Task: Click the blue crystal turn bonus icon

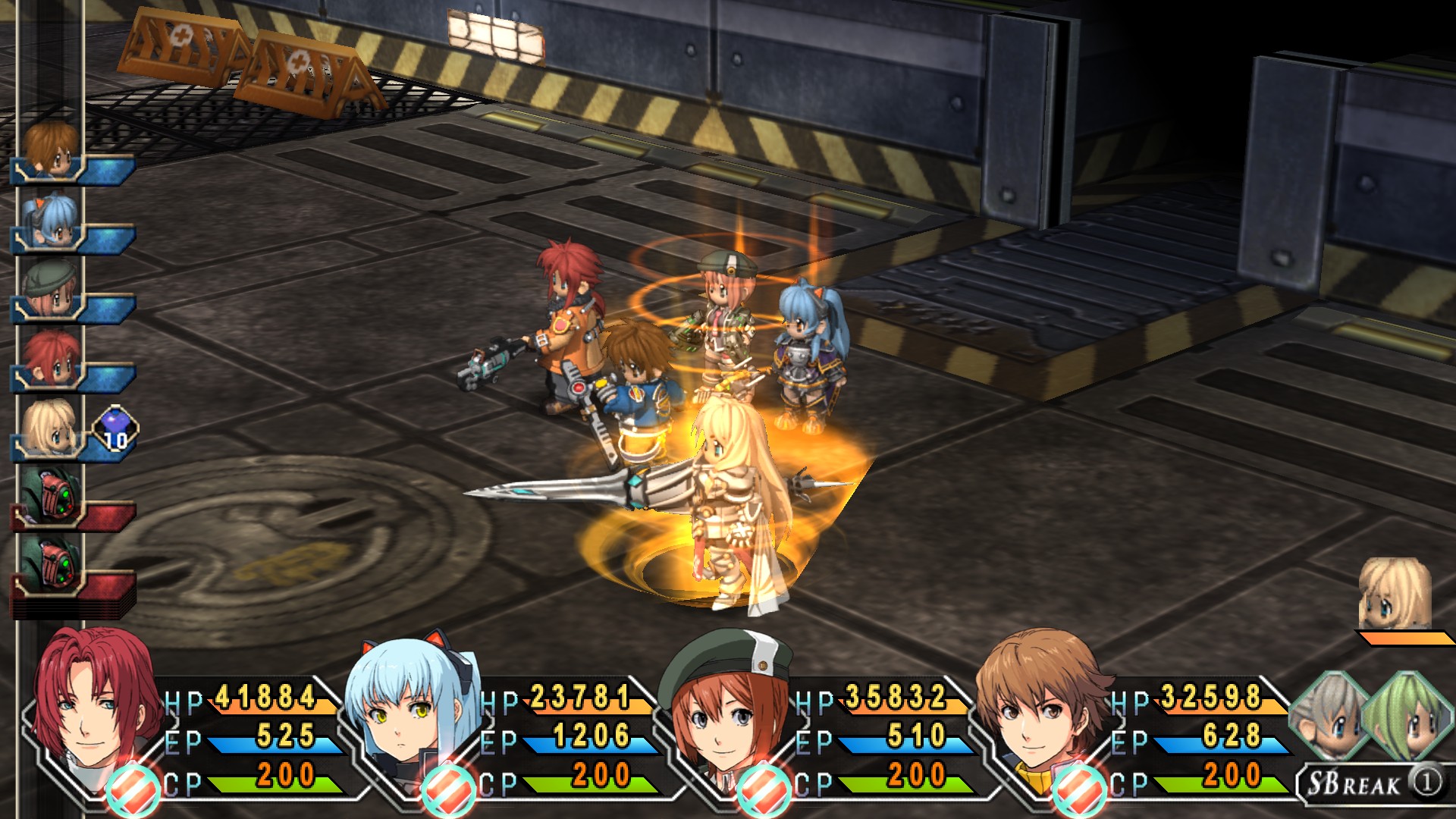Action: coord(115,429)
